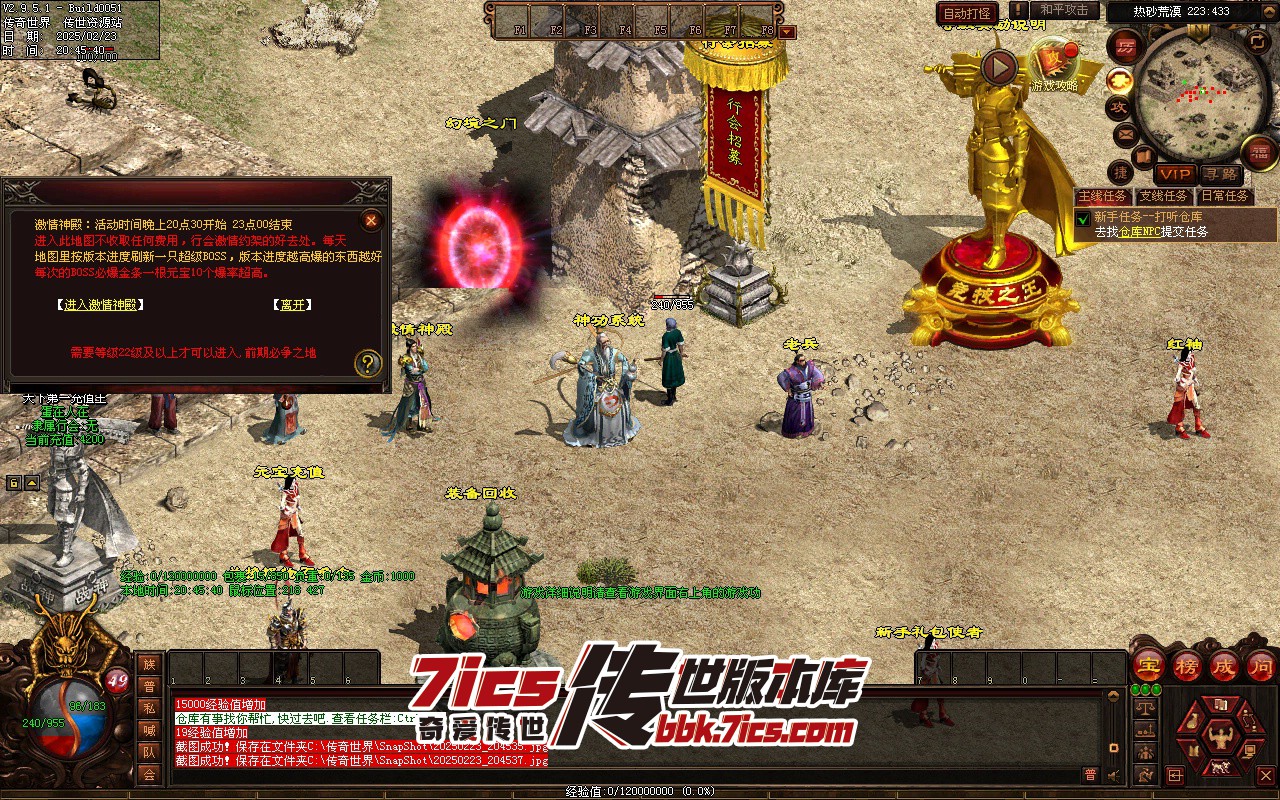Switch the 和平攻击 attack mode
Viewport: 1280px width, 800px height.
[1063, 10]
